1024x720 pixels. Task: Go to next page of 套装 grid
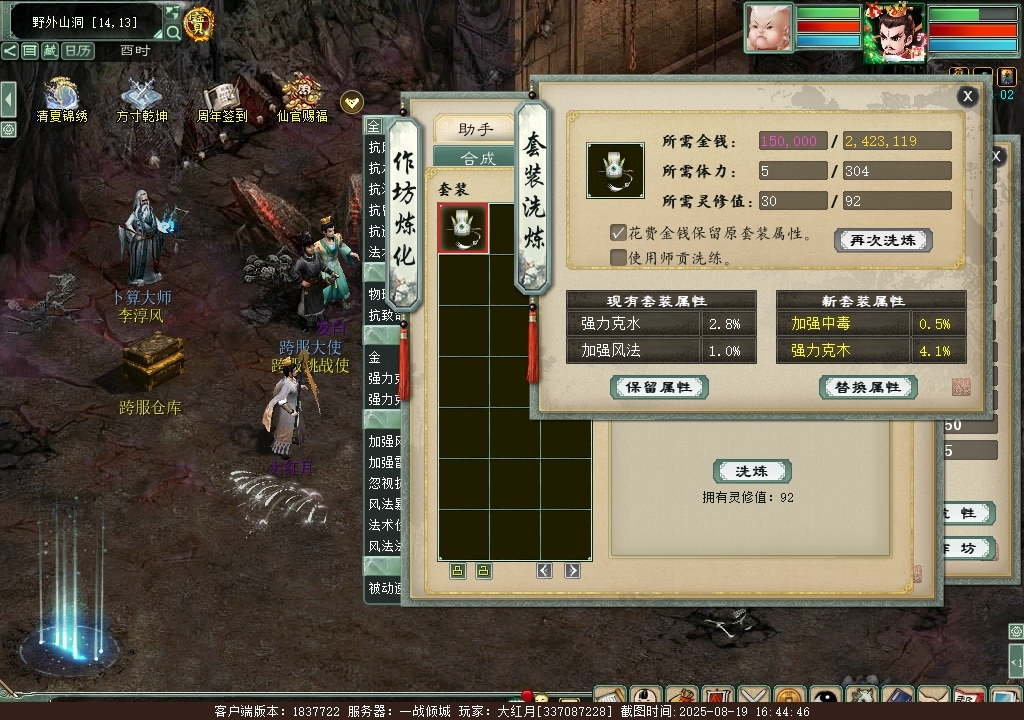point(572,570)
